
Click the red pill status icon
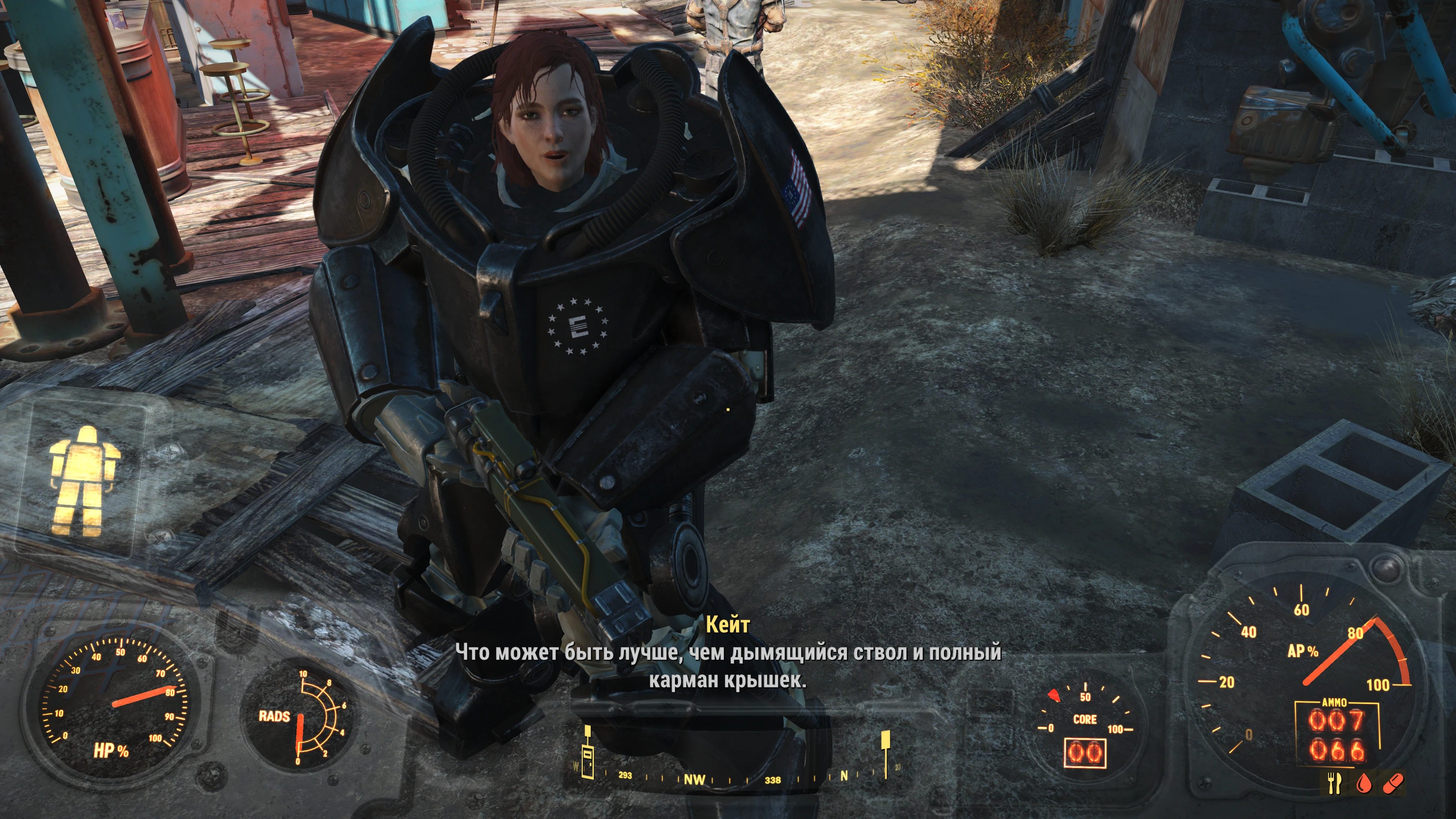[x=1393, y=783]
